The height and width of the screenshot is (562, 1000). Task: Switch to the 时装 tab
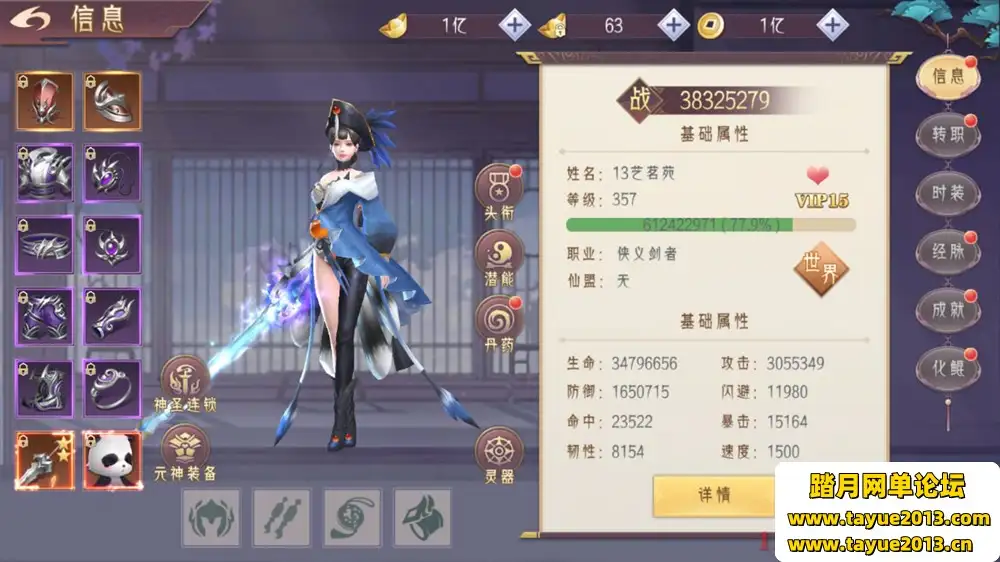[x=947, y=193]
